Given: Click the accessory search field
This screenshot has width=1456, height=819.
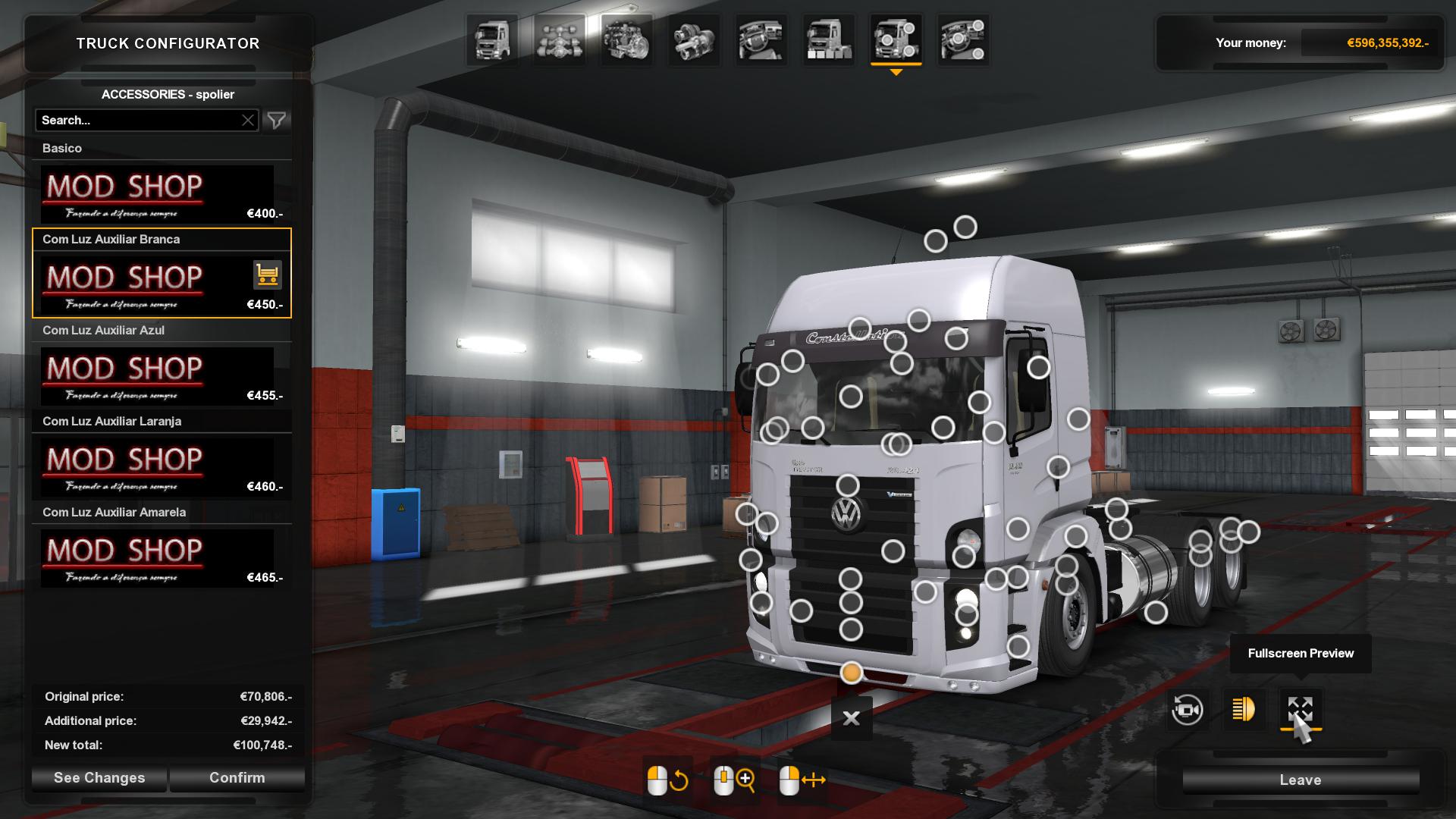Looking at the screenshot, I should pos(138,121).
